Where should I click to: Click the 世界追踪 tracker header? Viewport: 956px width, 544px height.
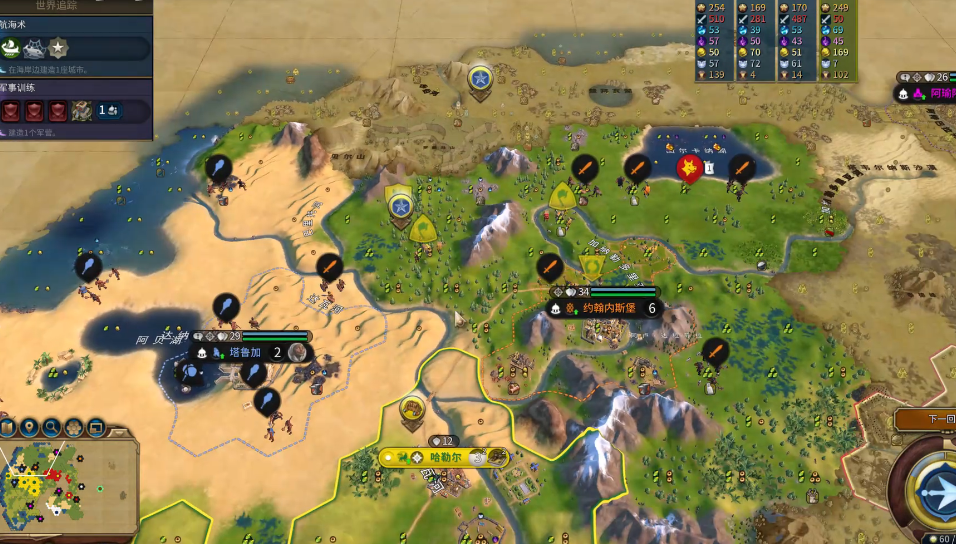tap(76, 6)
